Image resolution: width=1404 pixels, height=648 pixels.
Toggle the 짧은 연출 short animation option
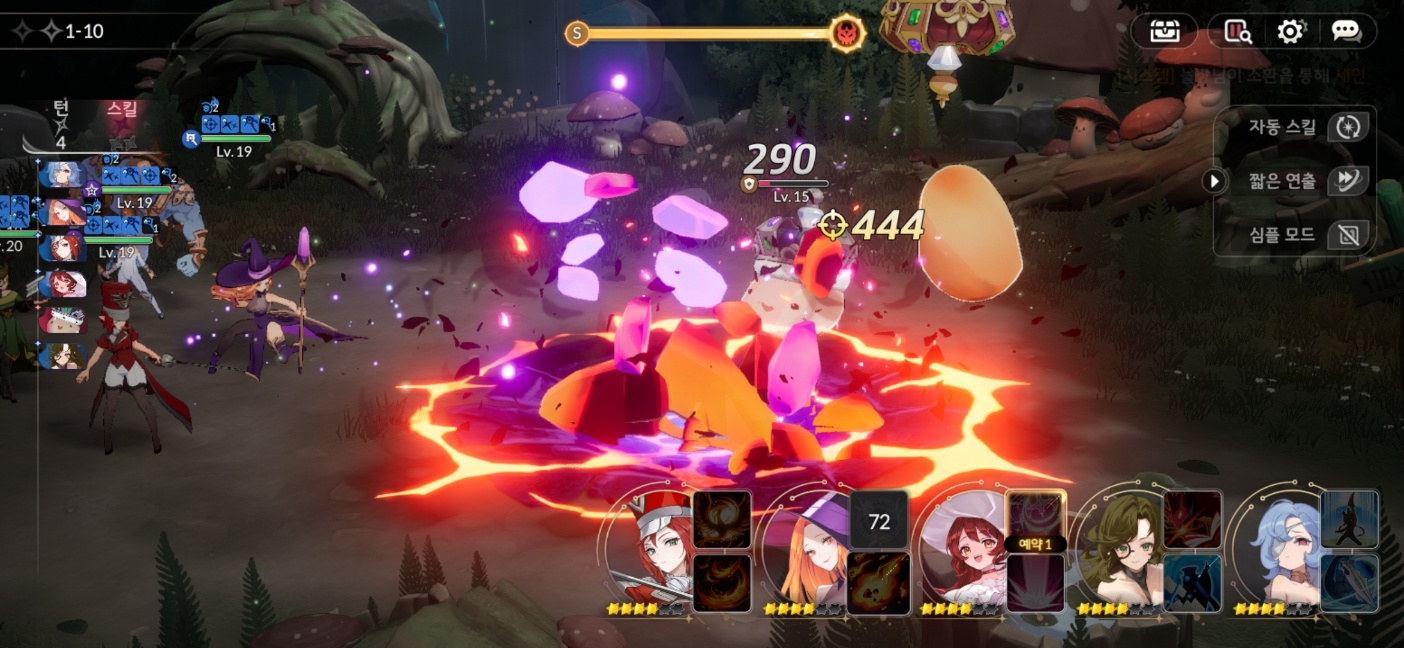[x=1349, y=180]
